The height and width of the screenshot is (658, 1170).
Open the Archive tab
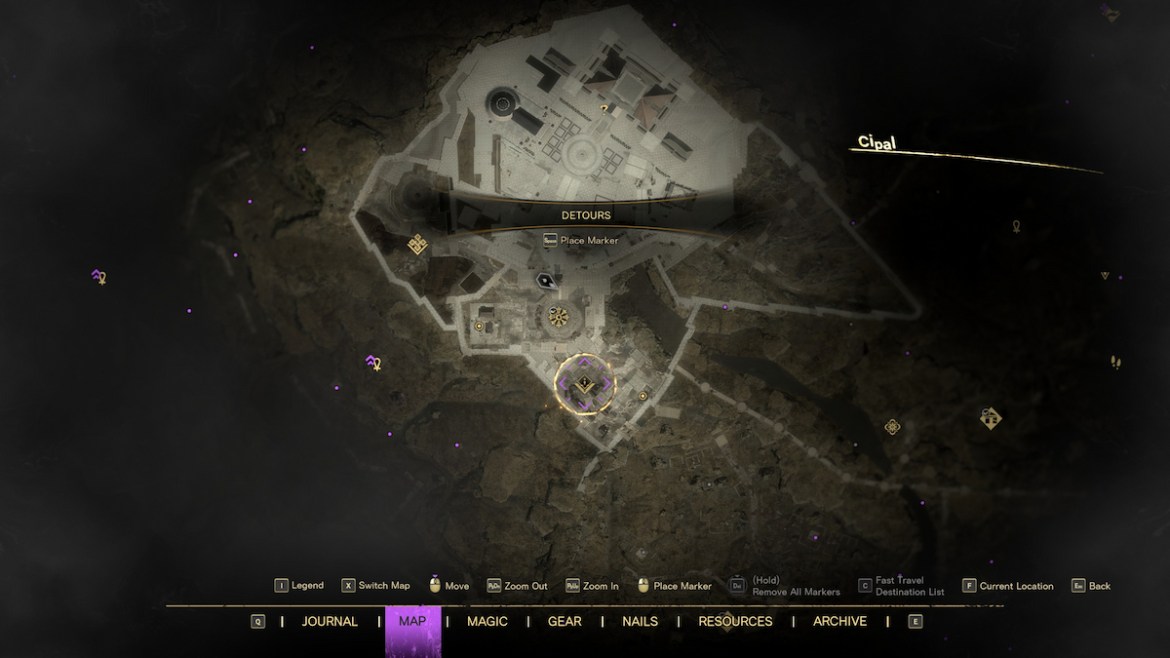[x=839, y=621]
